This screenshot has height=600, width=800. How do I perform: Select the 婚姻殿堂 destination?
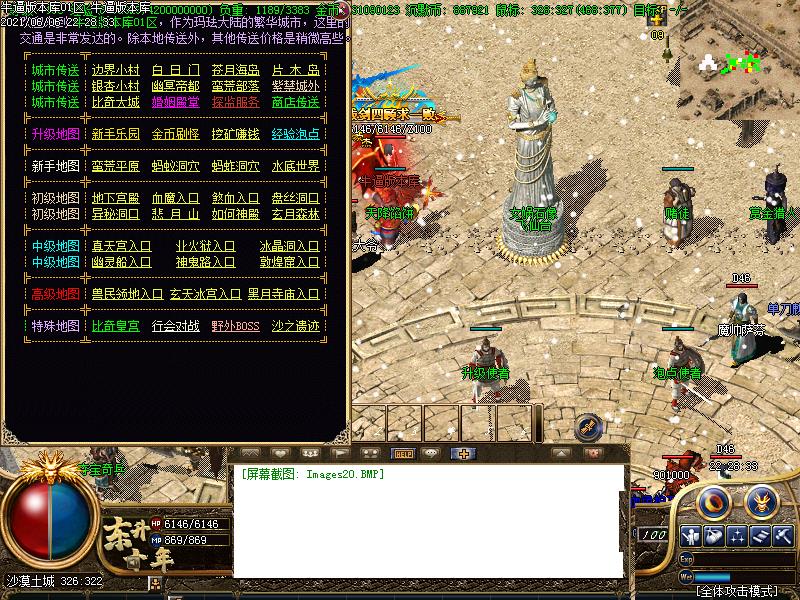point(175,102)
